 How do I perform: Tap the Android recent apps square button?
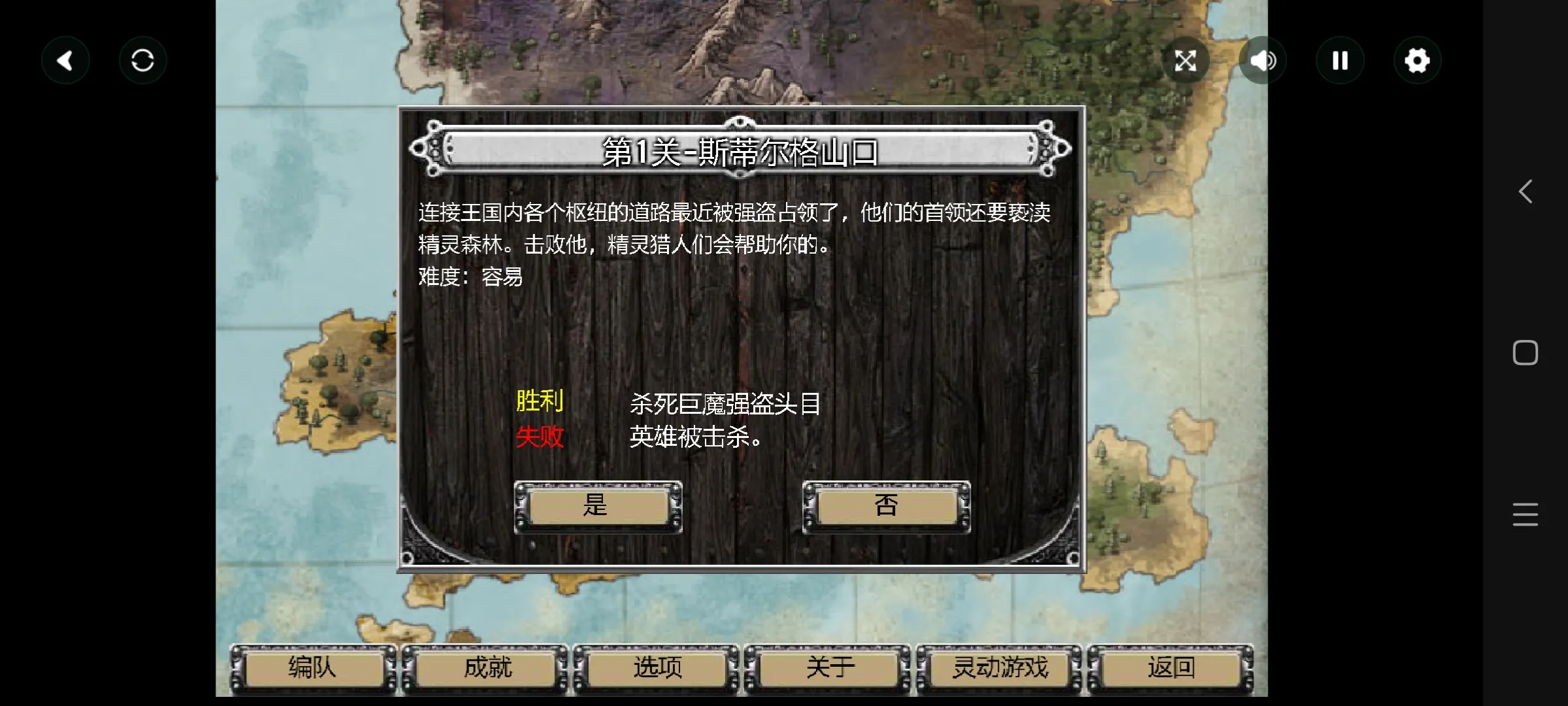point(1525,352)
